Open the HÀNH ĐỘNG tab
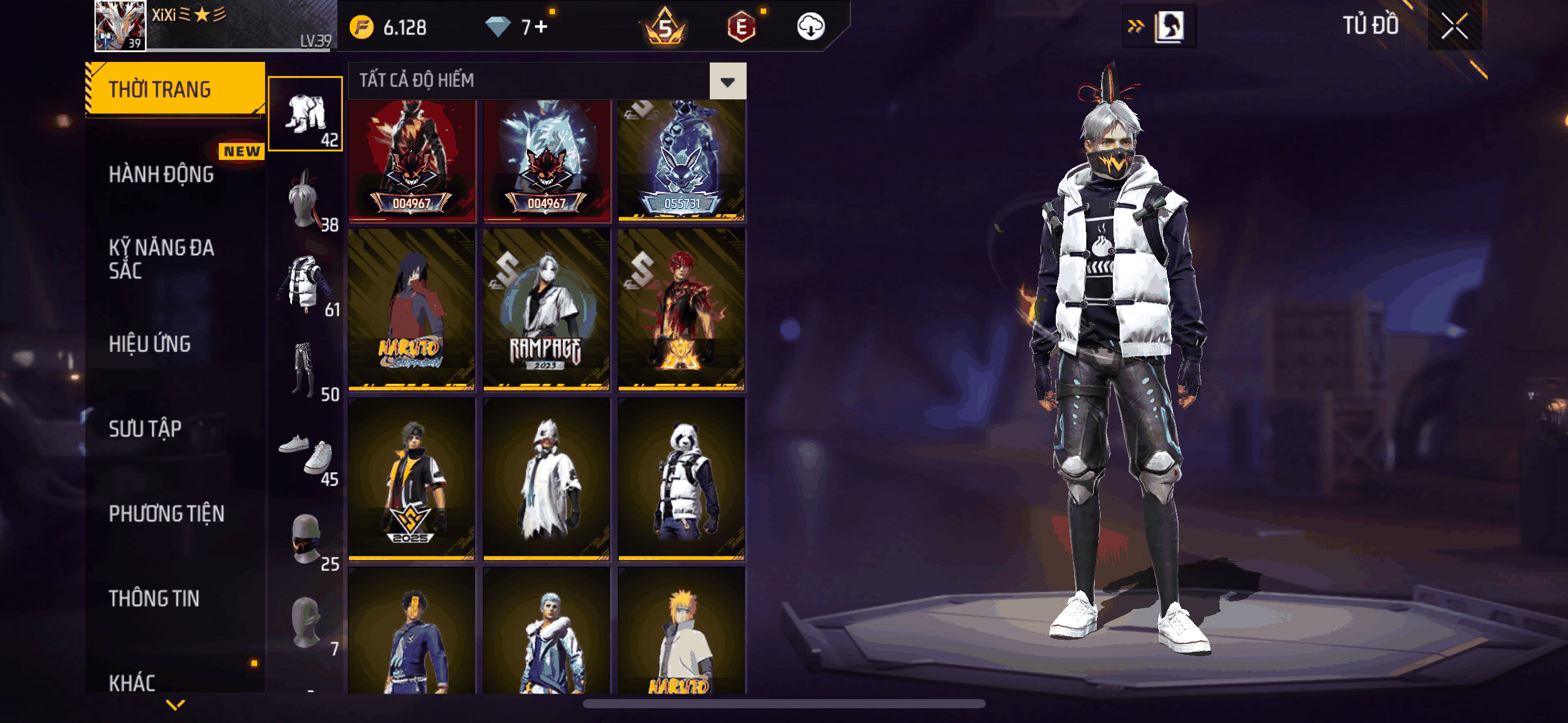 pyautogui.click(x=162, y=175)
